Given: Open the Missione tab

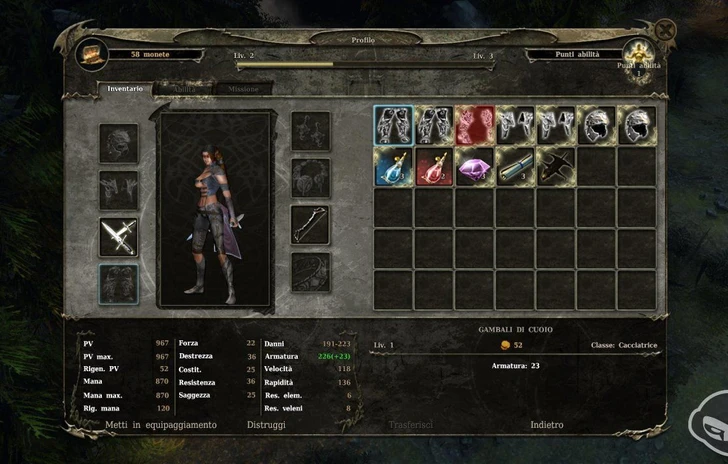Looking at the screenshot, I should 242,89.
